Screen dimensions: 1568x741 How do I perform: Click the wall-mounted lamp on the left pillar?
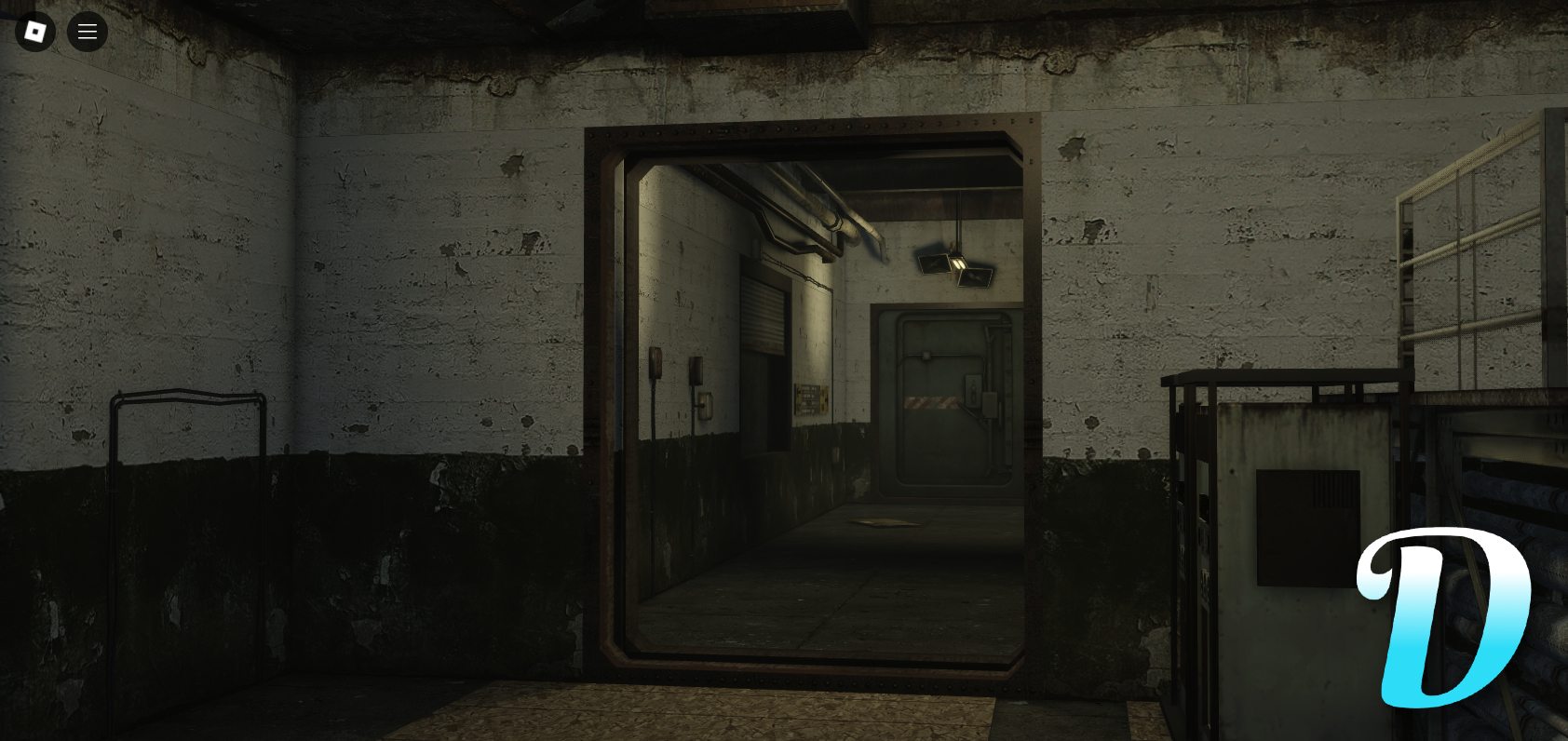(x=656, y=364)
